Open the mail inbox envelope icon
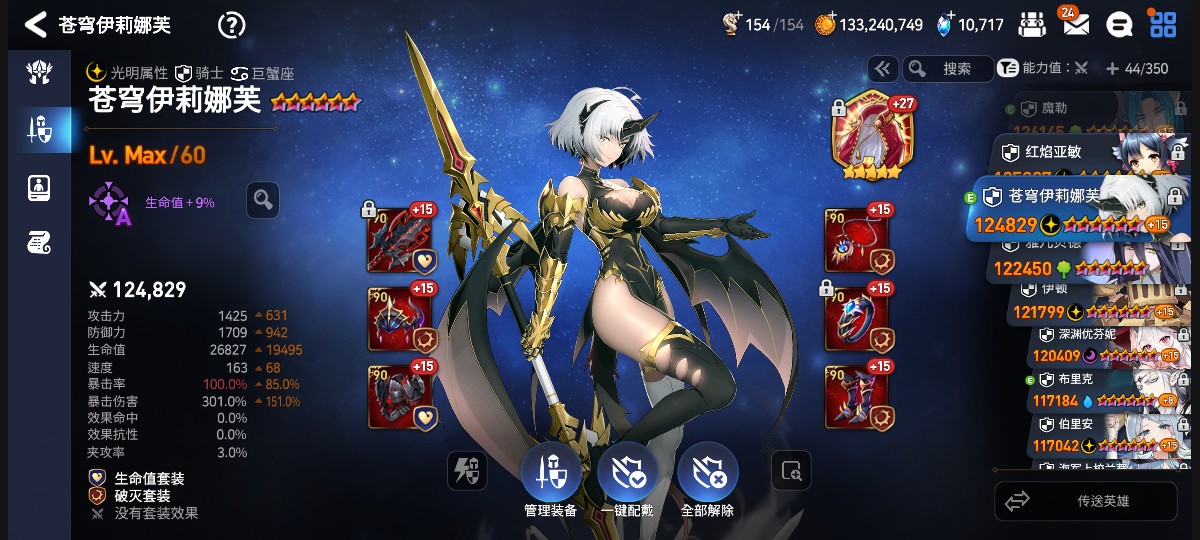This screenshot has width=1200, height=540. (1076, 25)
